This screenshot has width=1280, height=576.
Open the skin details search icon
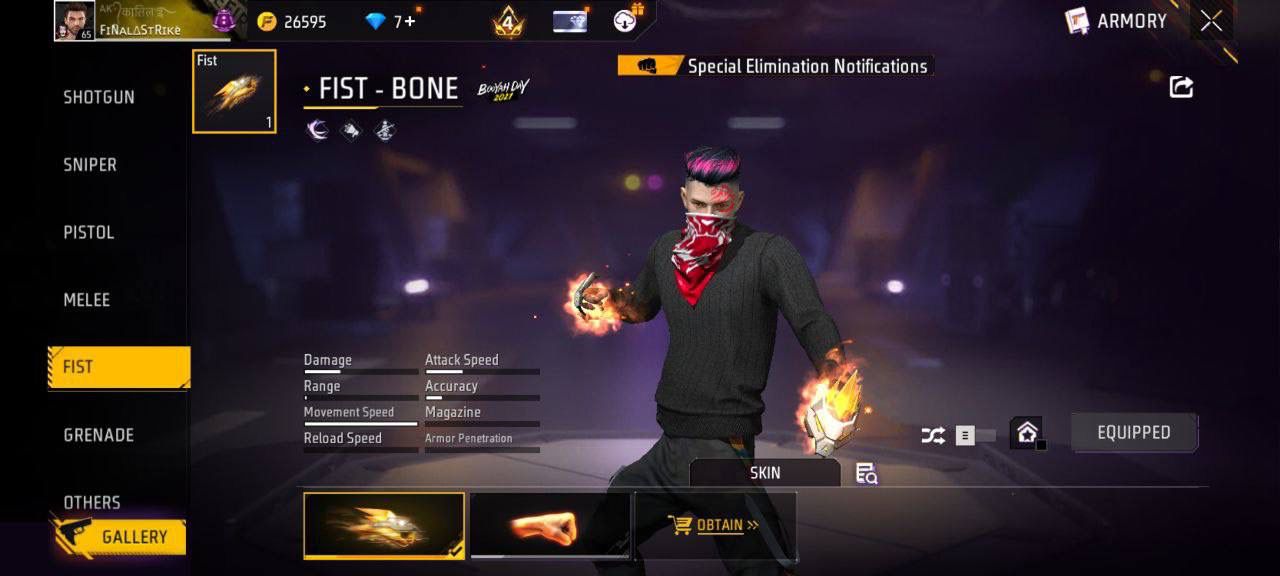click(866, 474)
